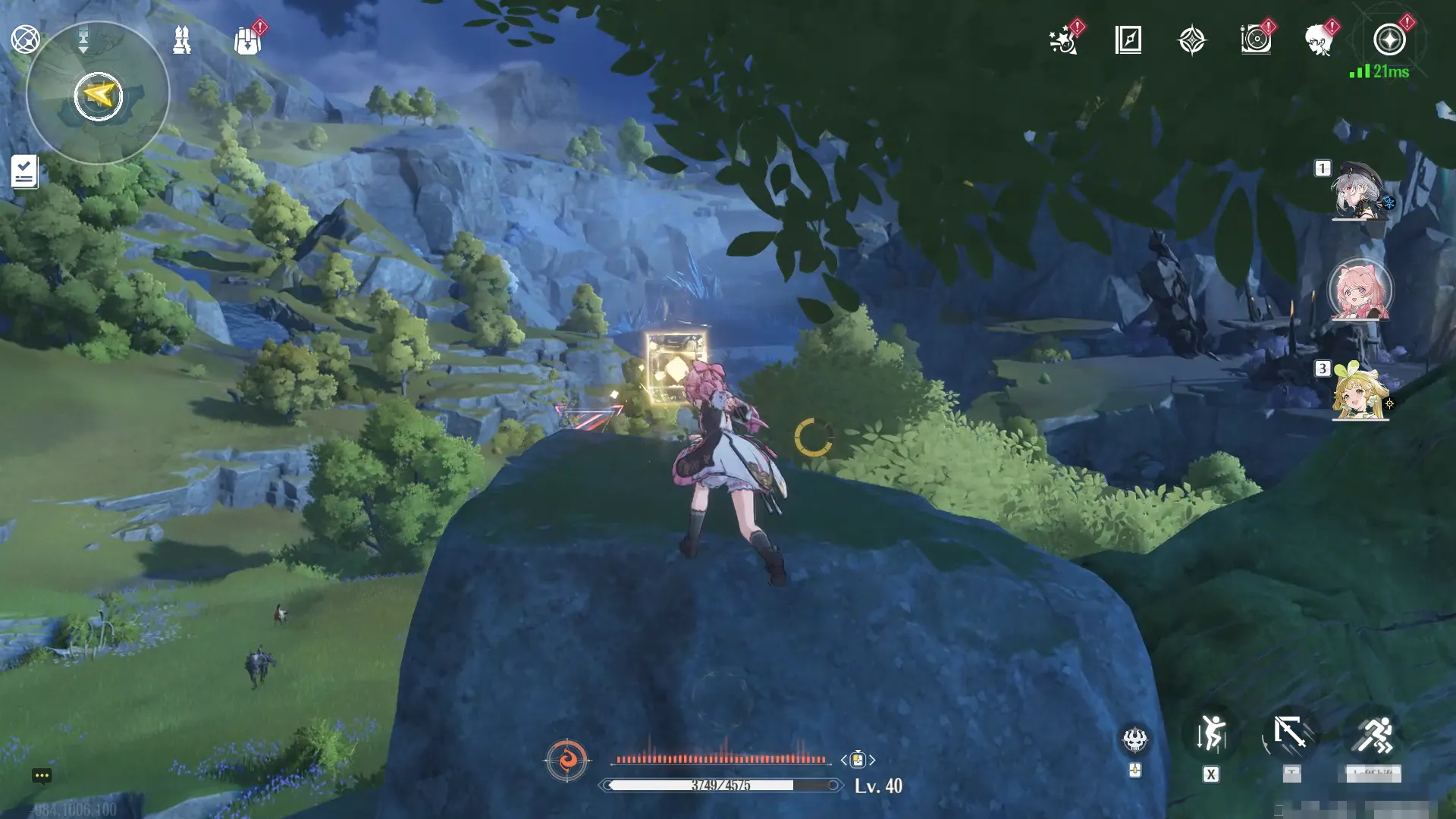
Task: Switch to the grey-haired party member
Action: click(x=1360, y=191)
